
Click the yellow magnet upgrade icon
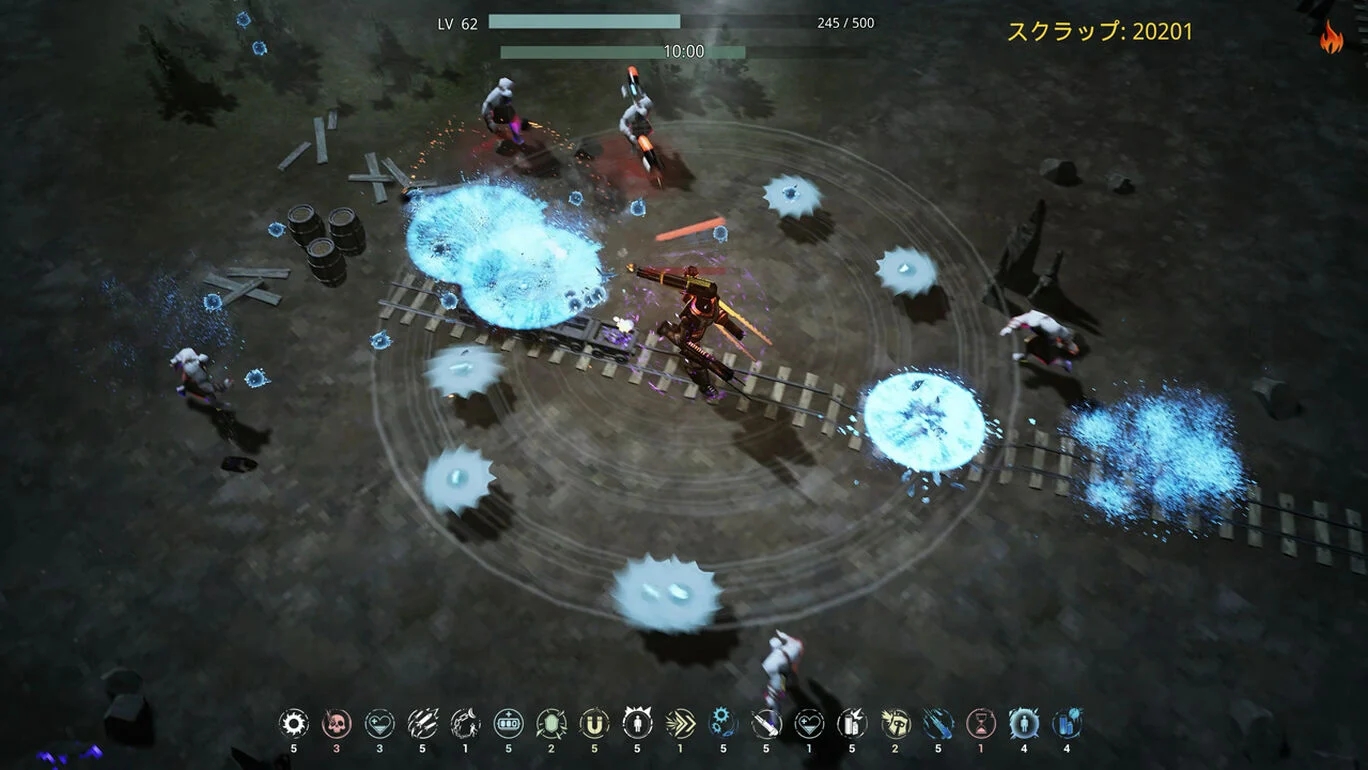[x=594, y=723]
